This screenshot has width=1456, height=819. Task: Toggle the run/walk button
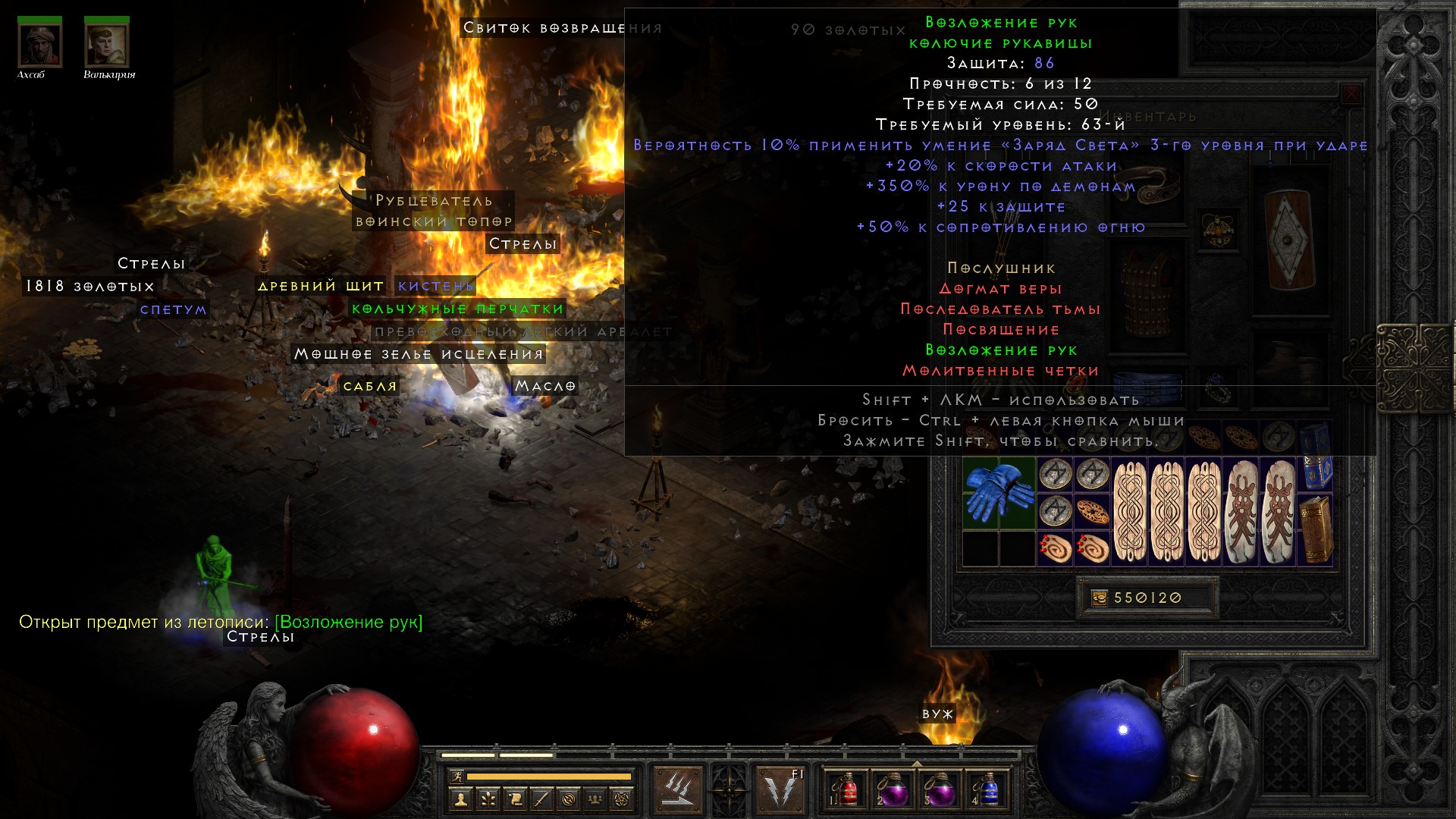click(457, 776)
